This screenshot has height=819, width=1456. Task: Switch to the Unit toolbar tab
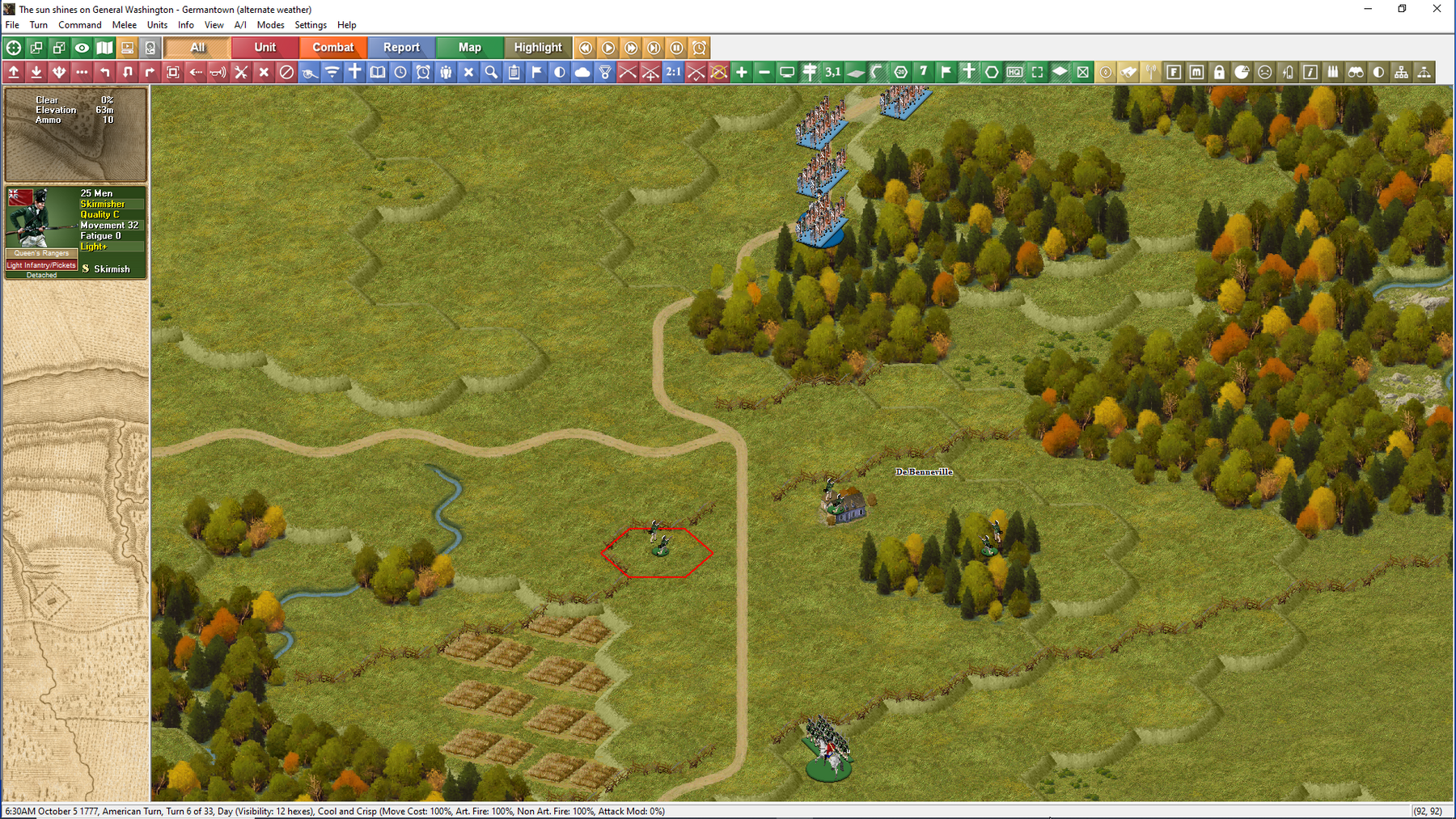tap(265, 48)
